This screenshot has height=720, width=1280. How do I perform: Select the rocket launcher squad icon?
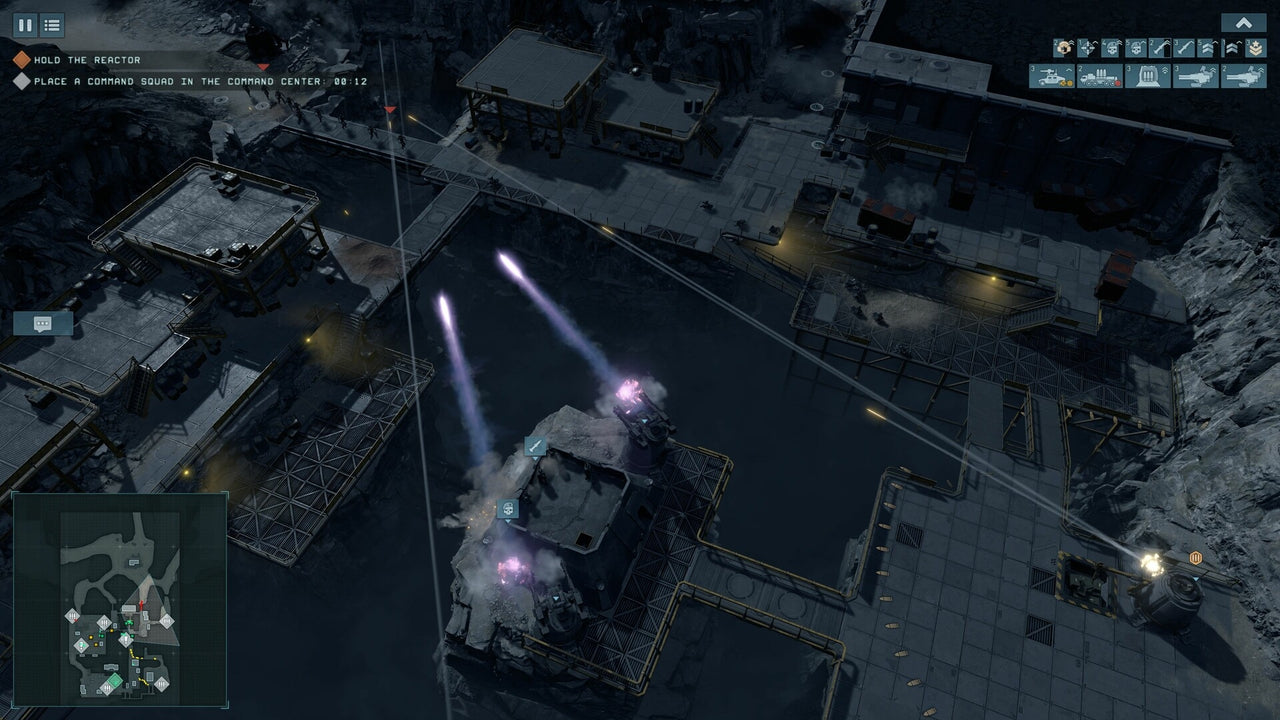pos(1160,49)
